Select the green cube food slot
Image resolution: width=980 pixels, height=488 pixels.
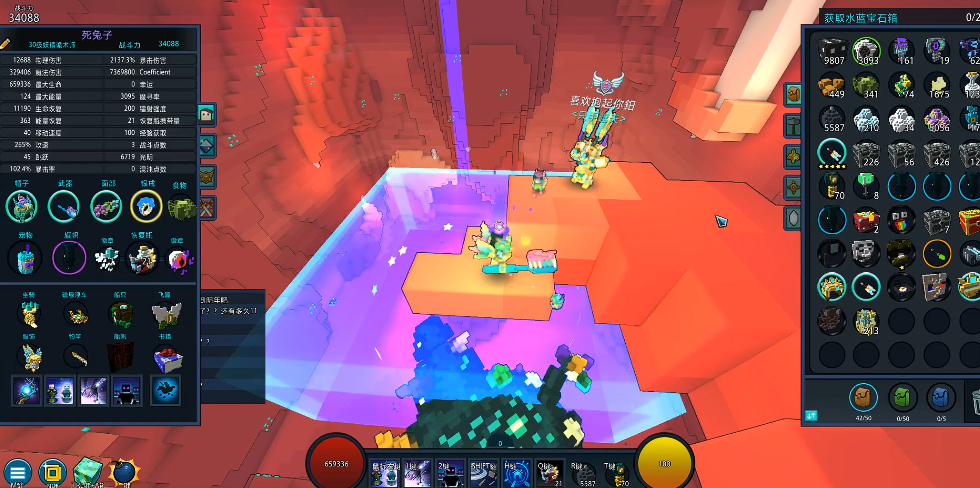coord(180,207)
